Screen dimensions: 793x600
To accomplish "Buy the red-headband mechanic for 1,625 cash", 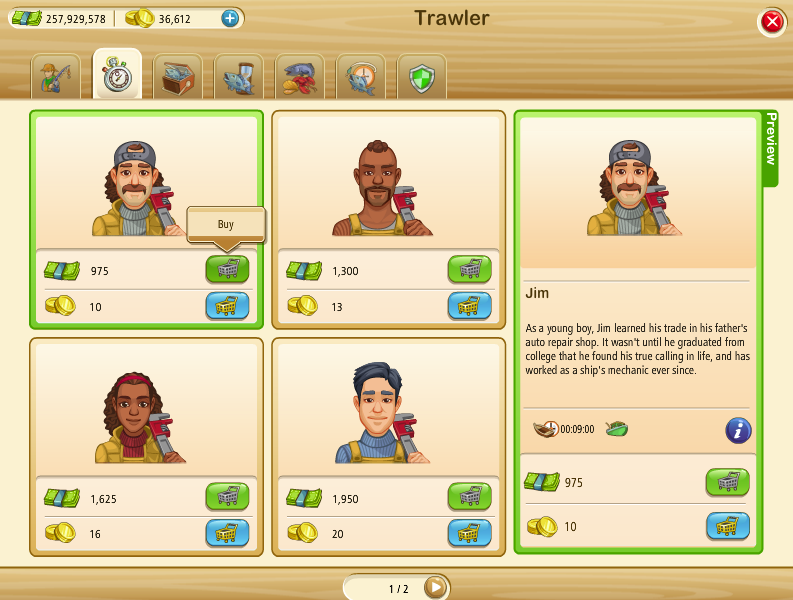I will click(x=227, y=497).
